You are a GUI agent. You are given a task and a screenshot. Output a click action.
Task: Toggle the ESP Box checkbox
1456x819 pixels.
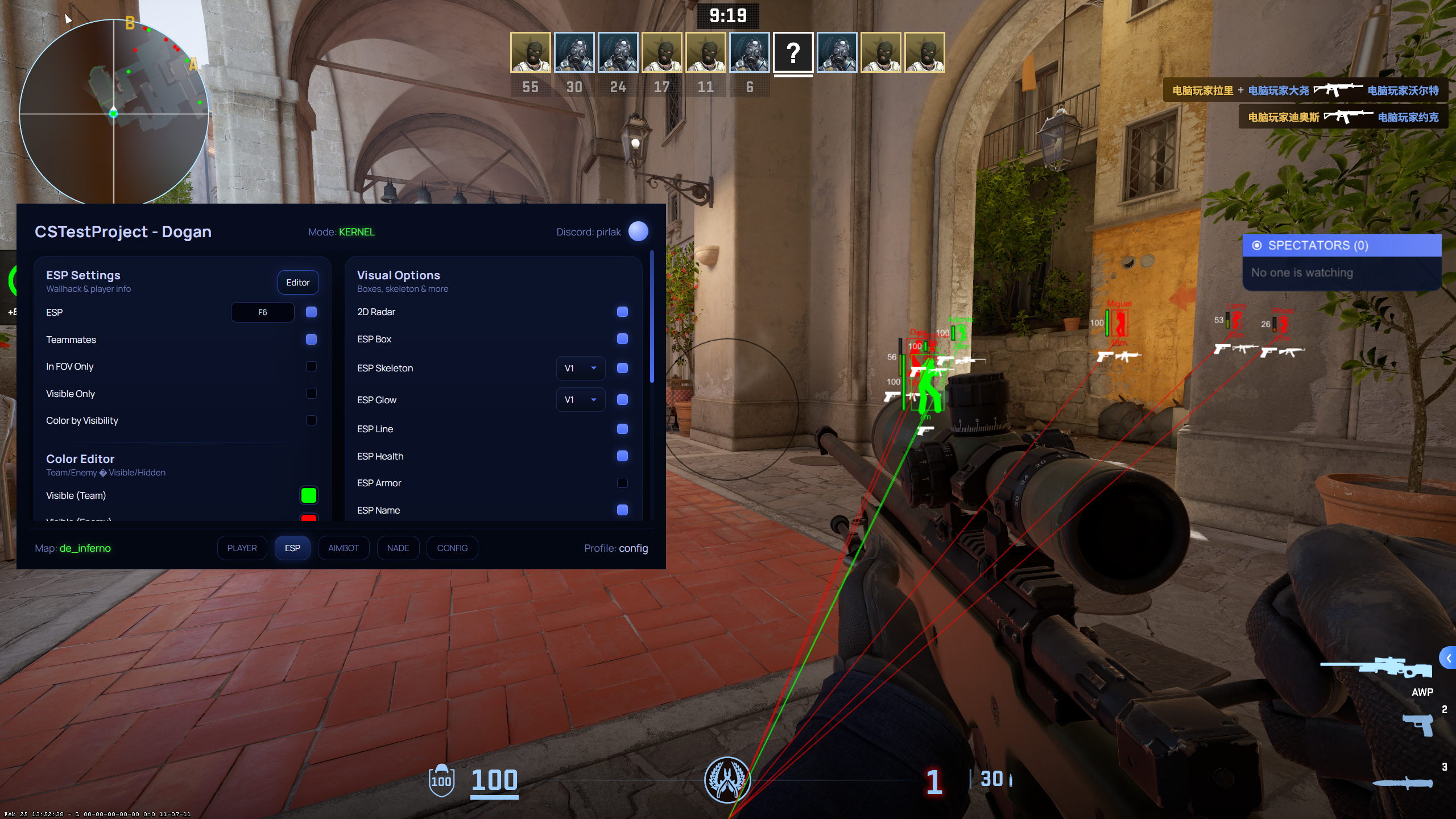tap(622, 339)
